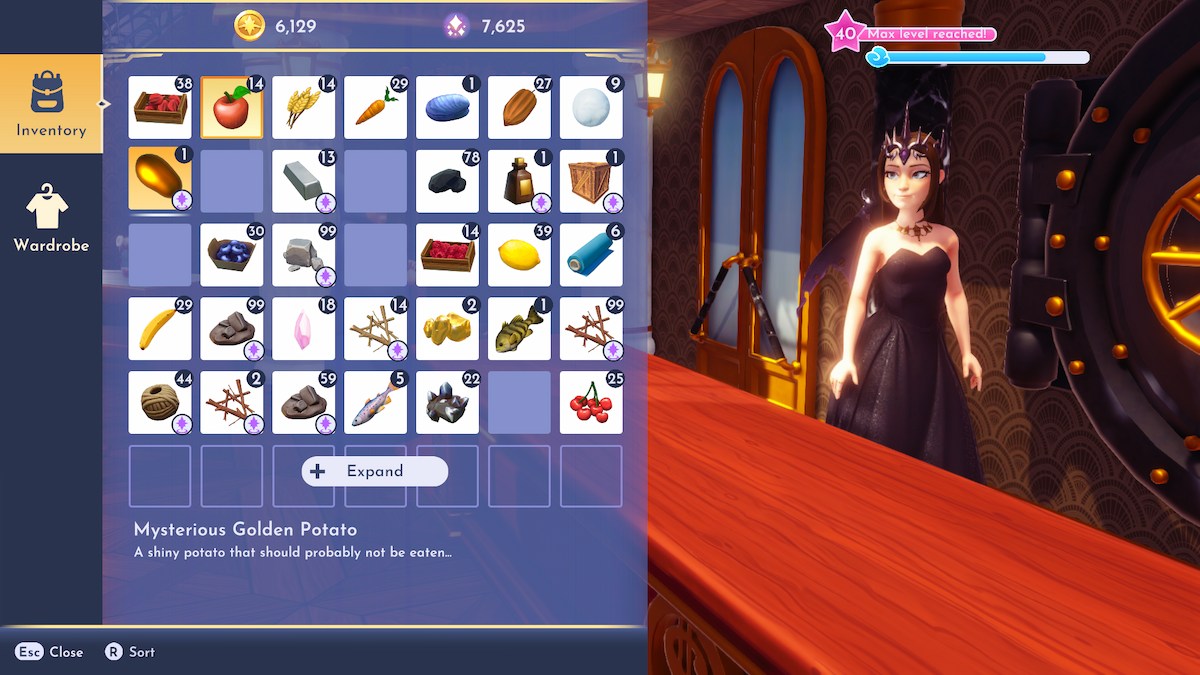Choose the ball of twine slot
This screenshot has height=675, width=1200.
[160, 403]
